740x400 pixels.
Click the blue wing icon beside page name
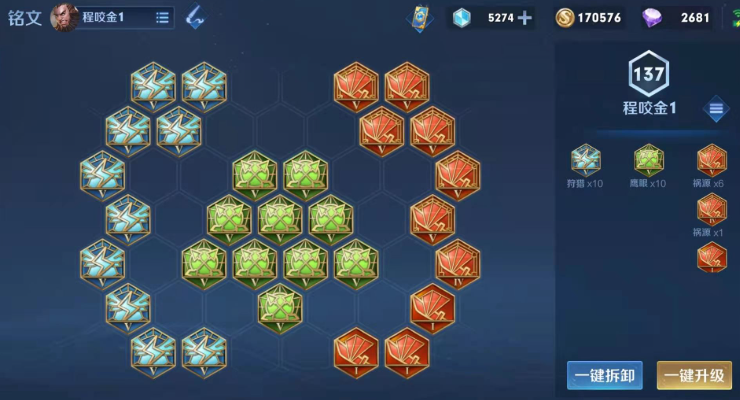194,17
